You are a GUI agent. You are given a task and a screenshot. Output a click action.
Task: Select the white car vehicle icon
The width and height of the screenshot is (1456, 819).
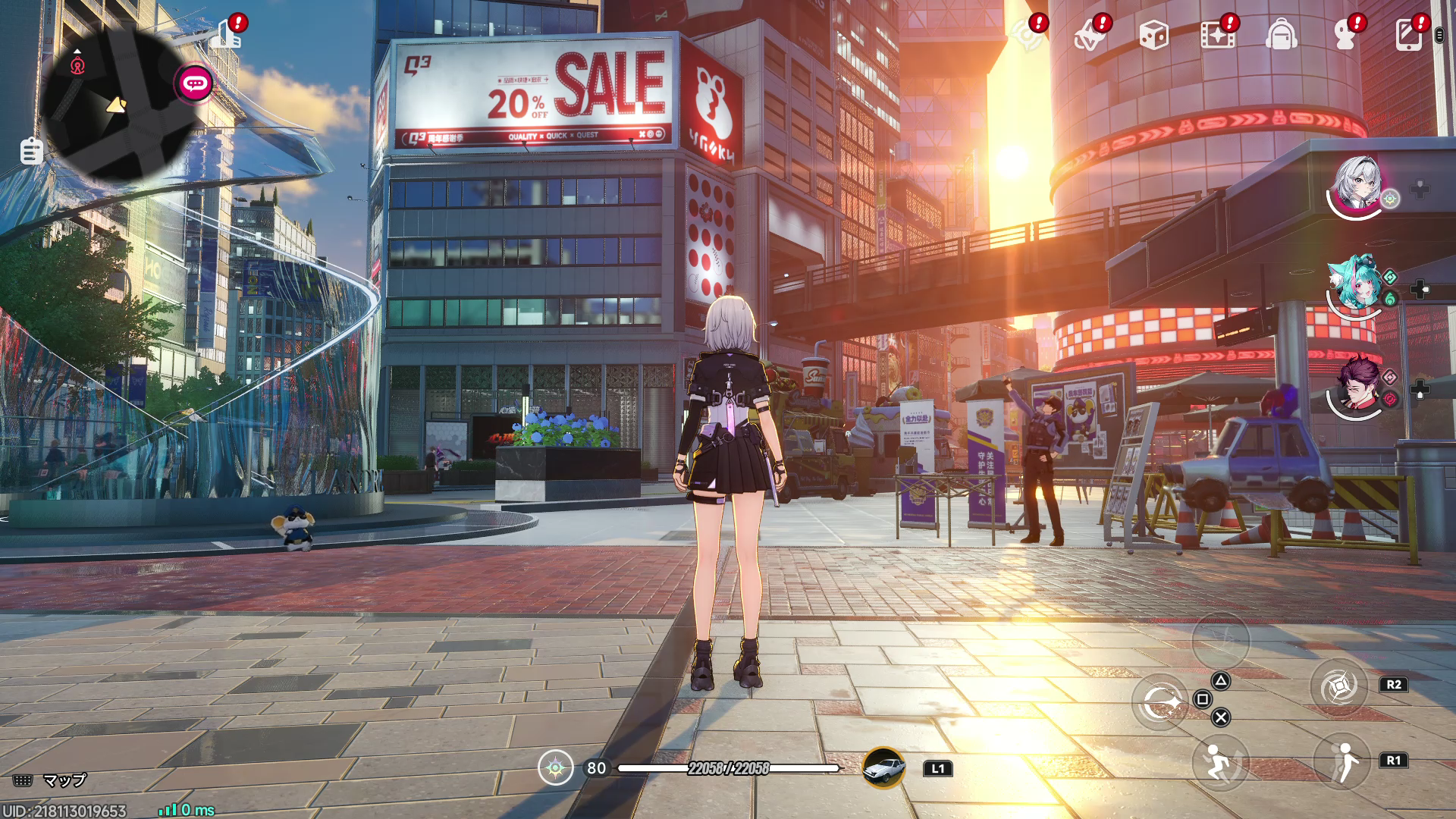[x=883, y=767]
